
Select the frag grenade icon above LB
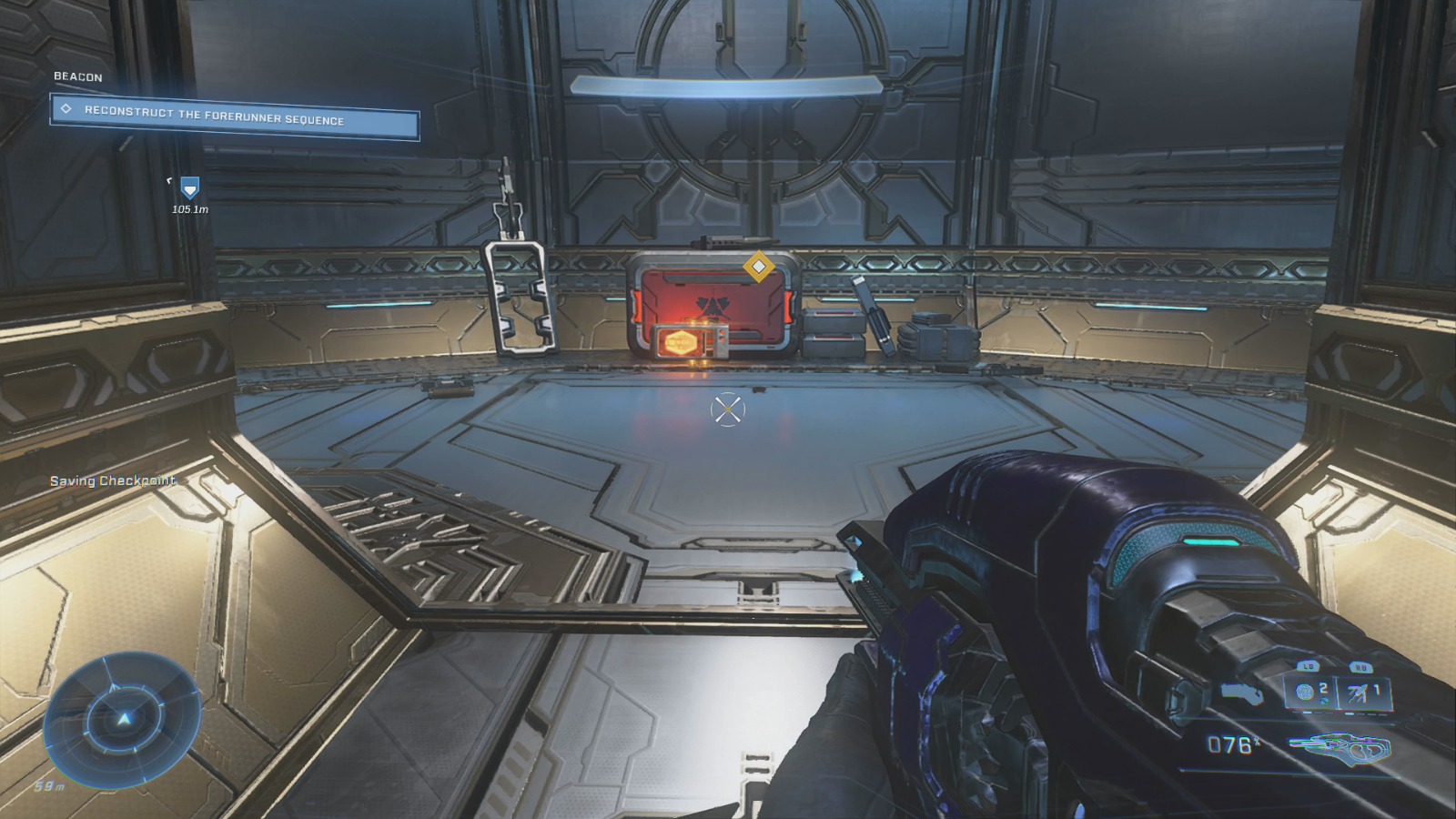(x=1305, y=691)
